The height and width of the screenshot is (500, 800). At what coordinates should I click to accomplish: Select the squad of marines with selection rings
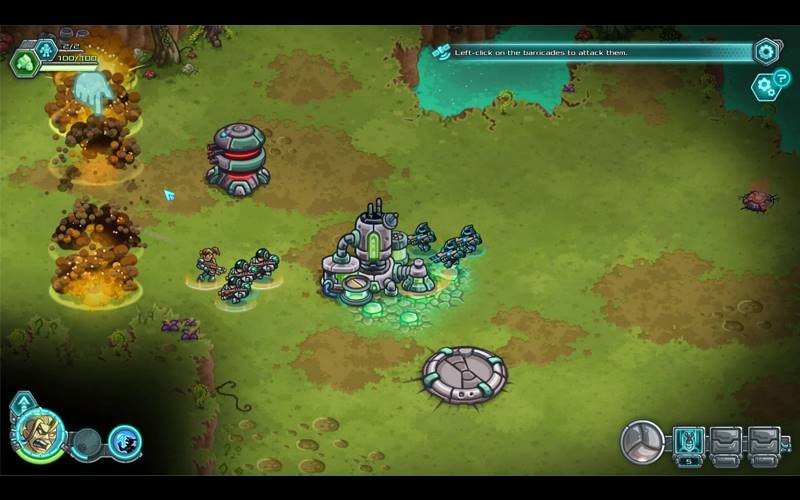pos(237,274)
